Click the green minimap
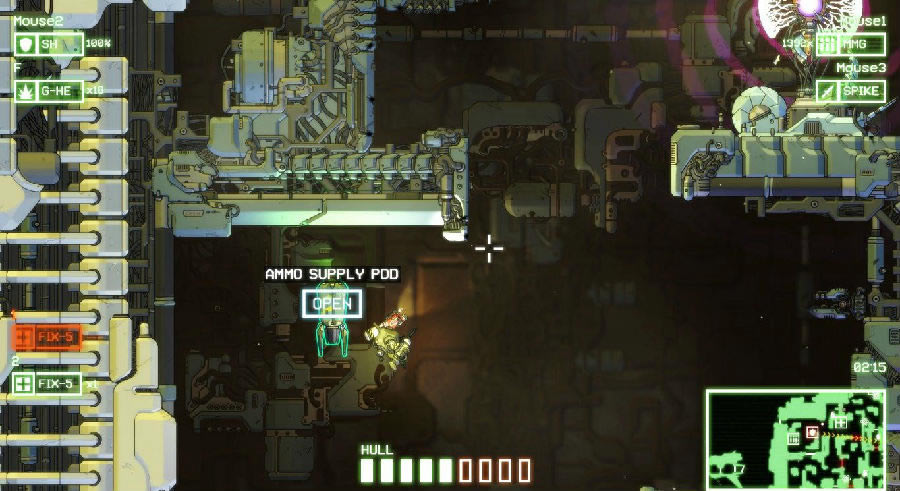The width and height of the screenshot is (900, 491). 796,439
